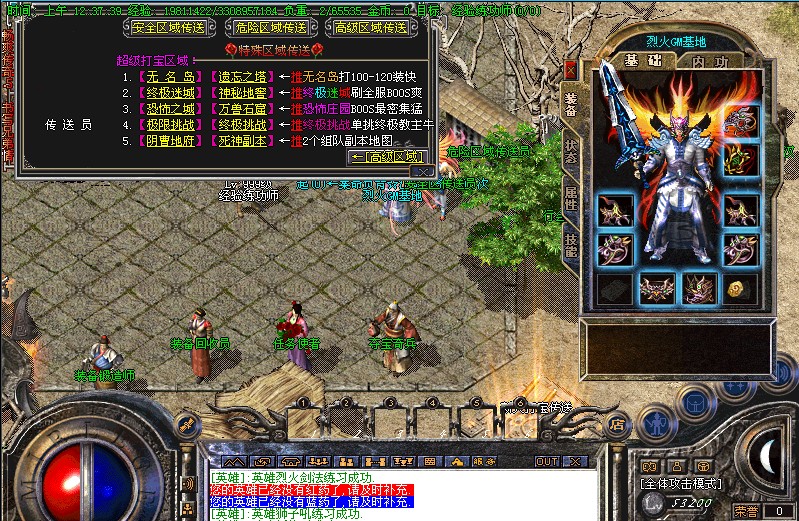Image resolution: width=799 pixels, height=521 pixels.
Task: Open the 状态 side tab
Action: pyautogui.click(x=571, y=150)
